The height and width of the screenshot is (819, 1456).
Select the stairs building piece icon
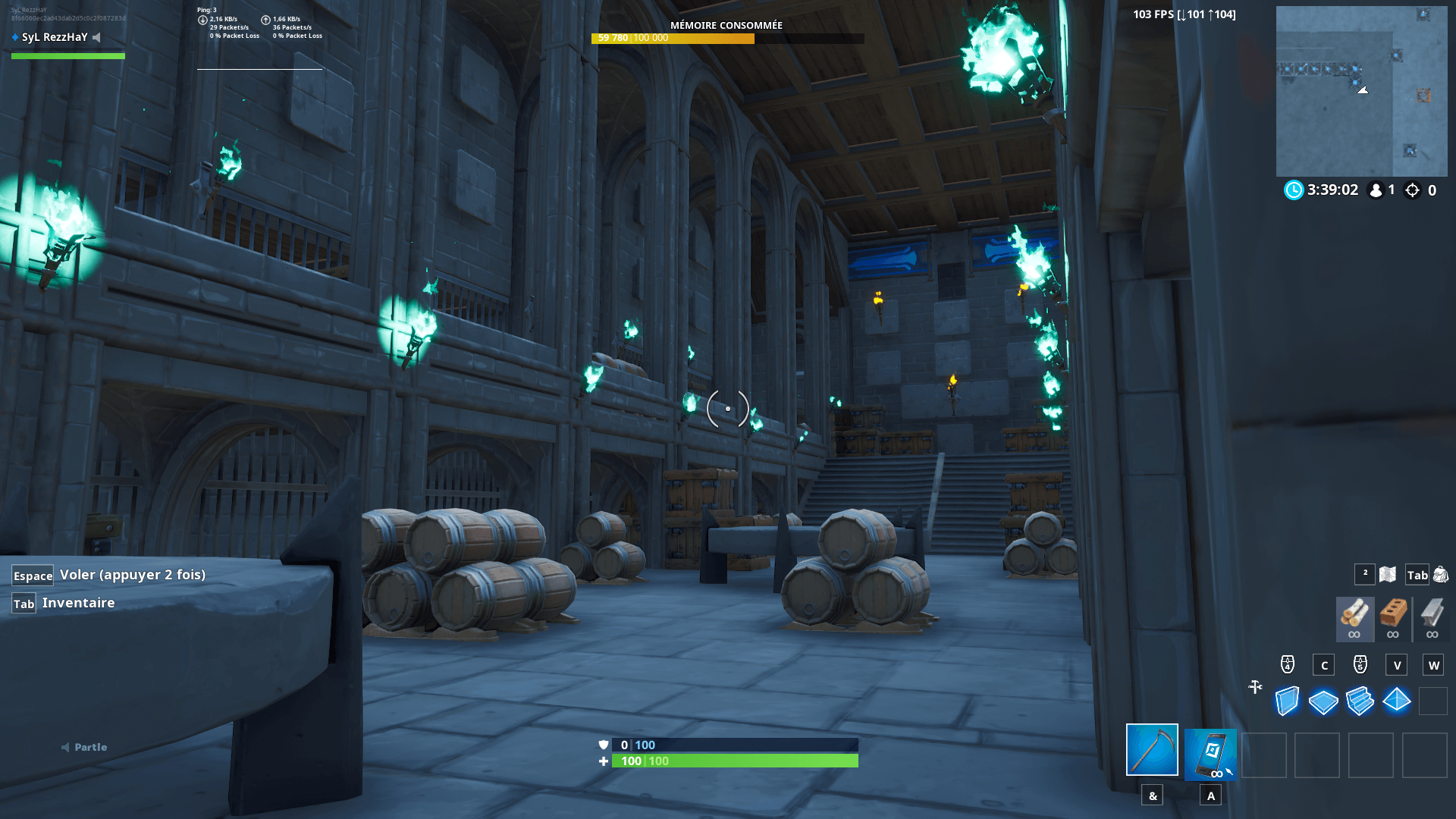[x=1360, y=703]
